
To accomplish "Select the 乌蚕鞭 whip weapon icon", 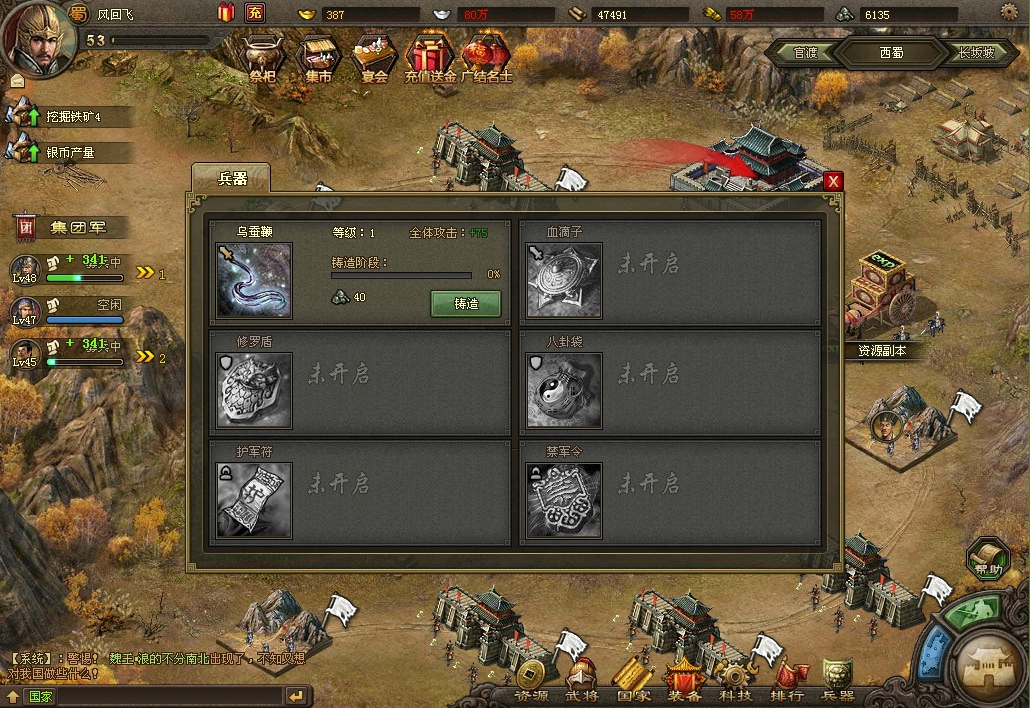I will [254, 280].
